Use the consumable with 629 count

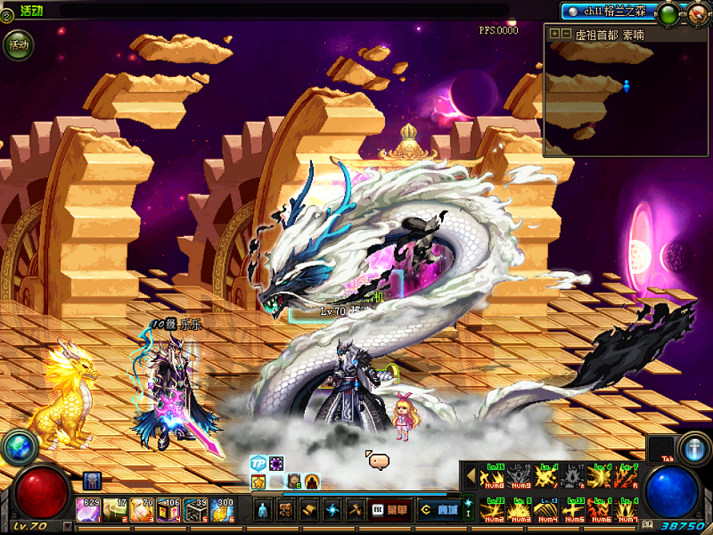click(x=90, y=510)
